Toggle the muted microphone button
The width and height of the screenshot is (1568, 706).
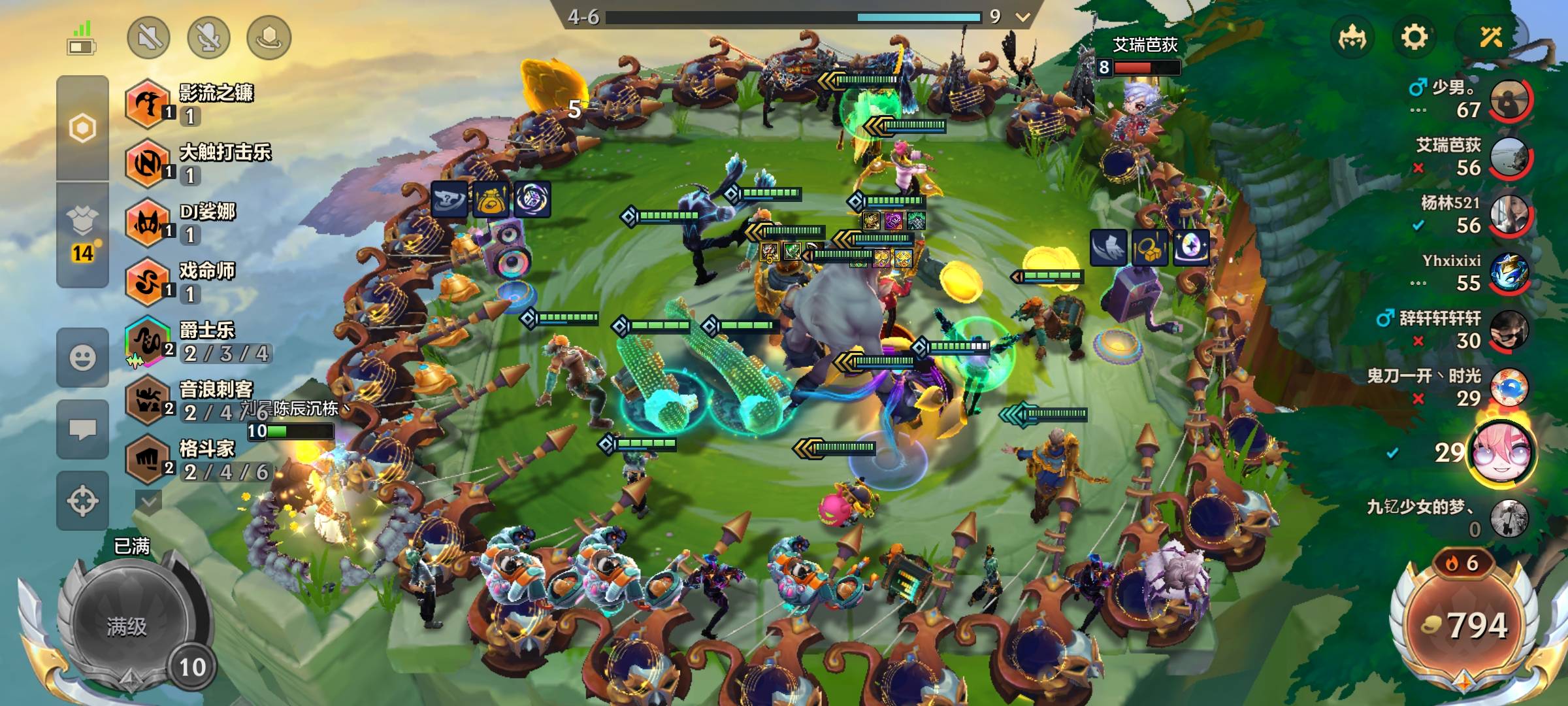[x=209, y=37]
